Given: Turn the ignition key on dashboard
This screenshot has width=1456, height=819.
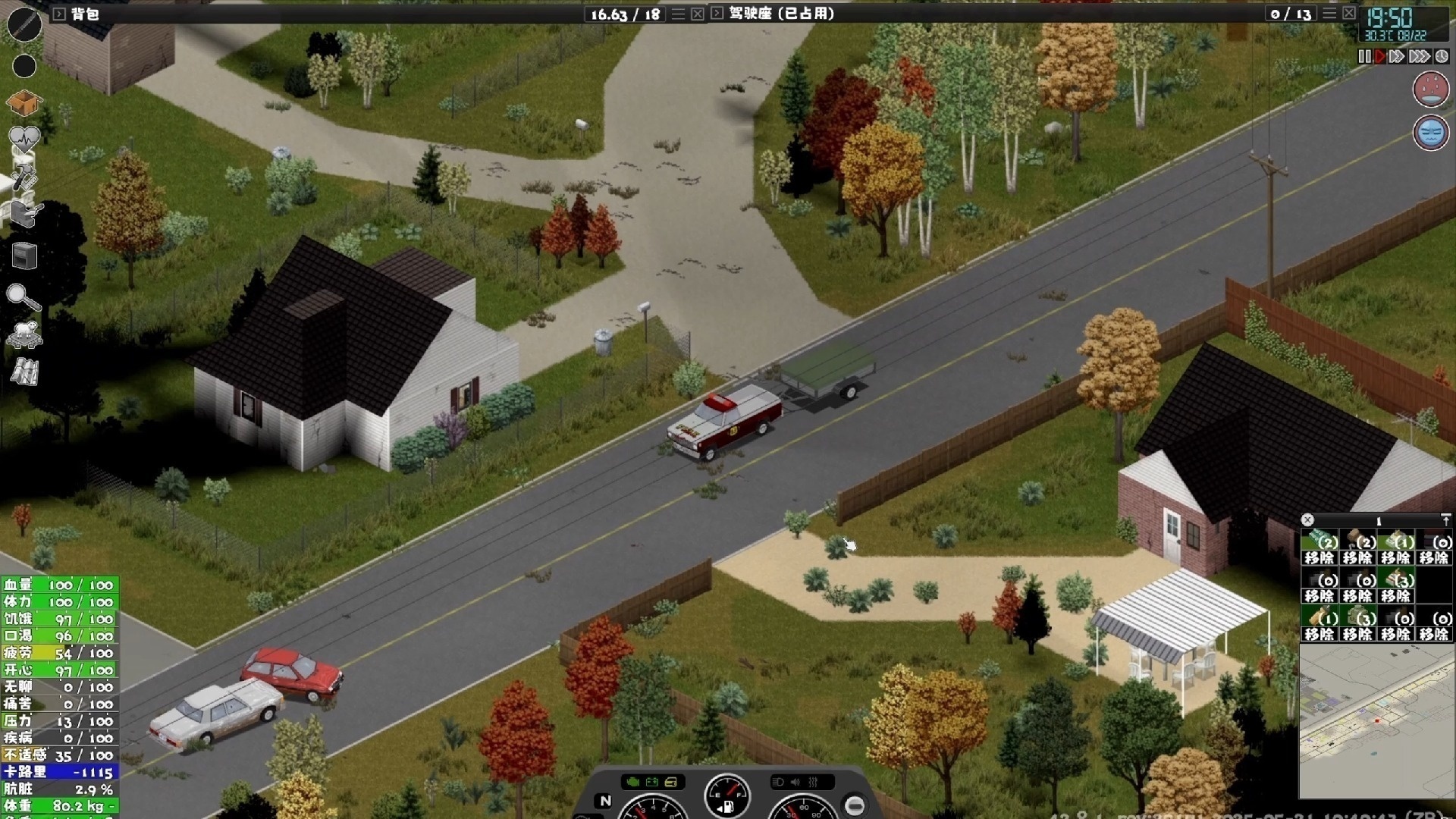Looking at the screenshot, I should click(x=855, y=805).
